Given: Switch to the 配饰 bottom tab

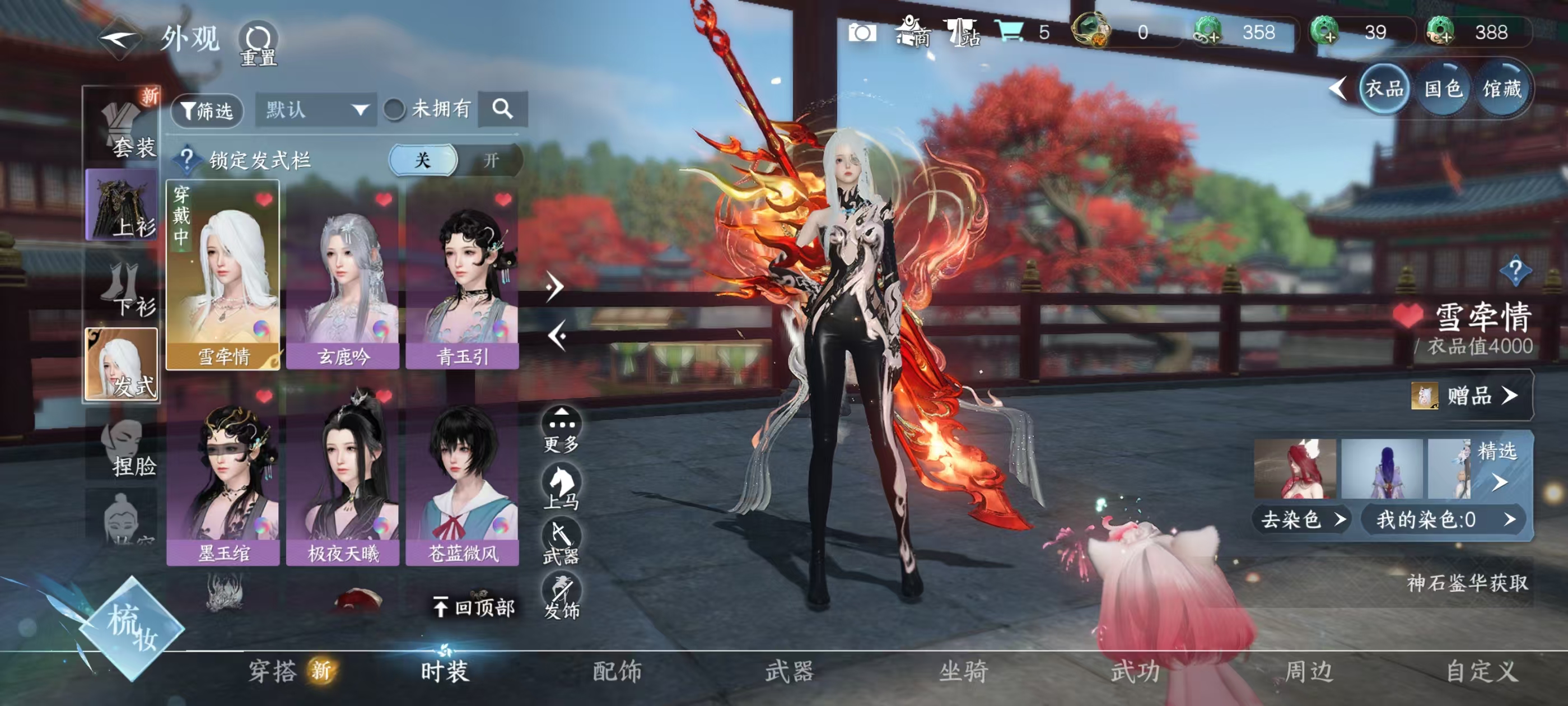Looking at the screenshot, I should (x=617, y=671).
